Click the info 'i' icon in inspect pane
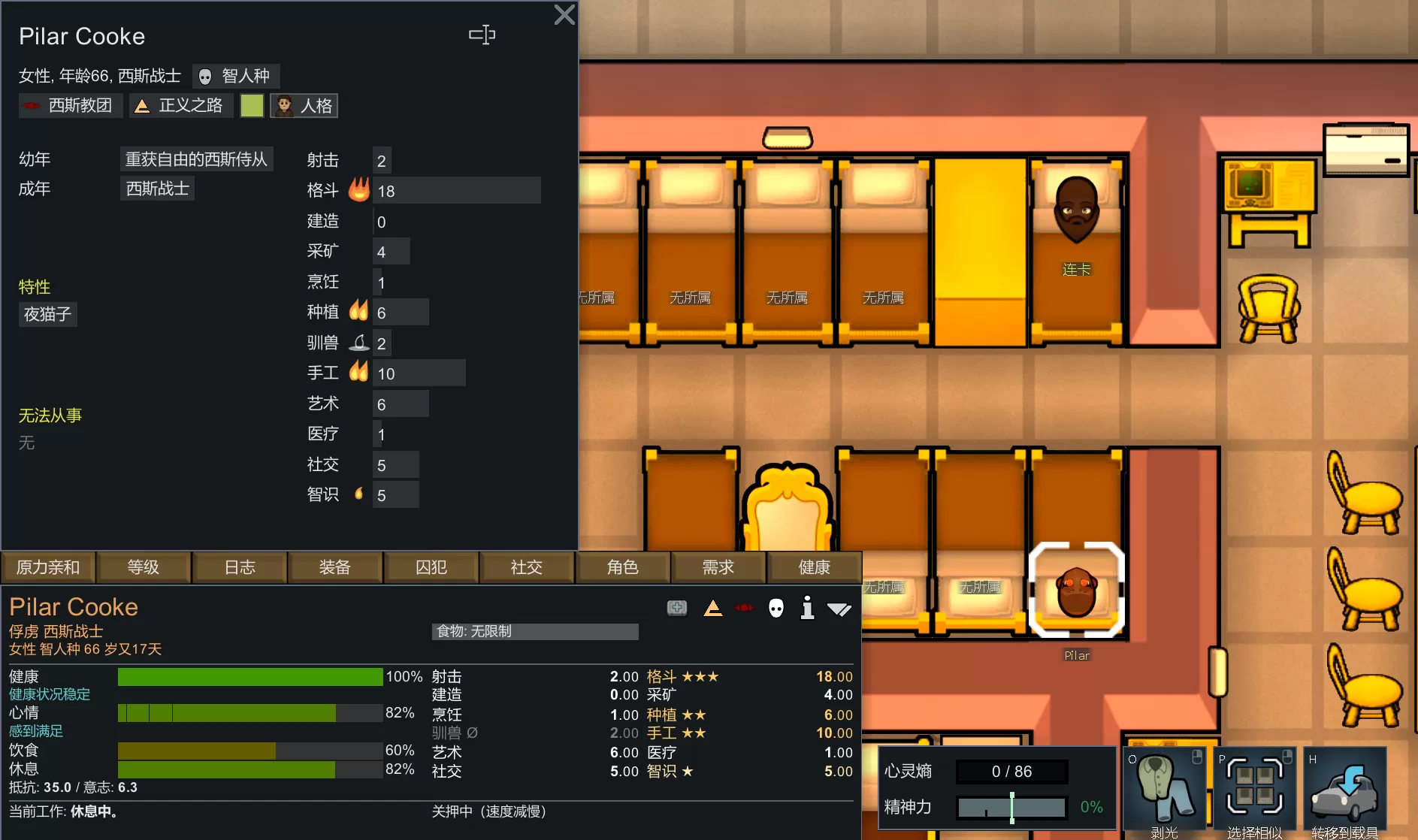This screenshot has width=1418, height=840. pyautogui.click(x=807, y=608)
